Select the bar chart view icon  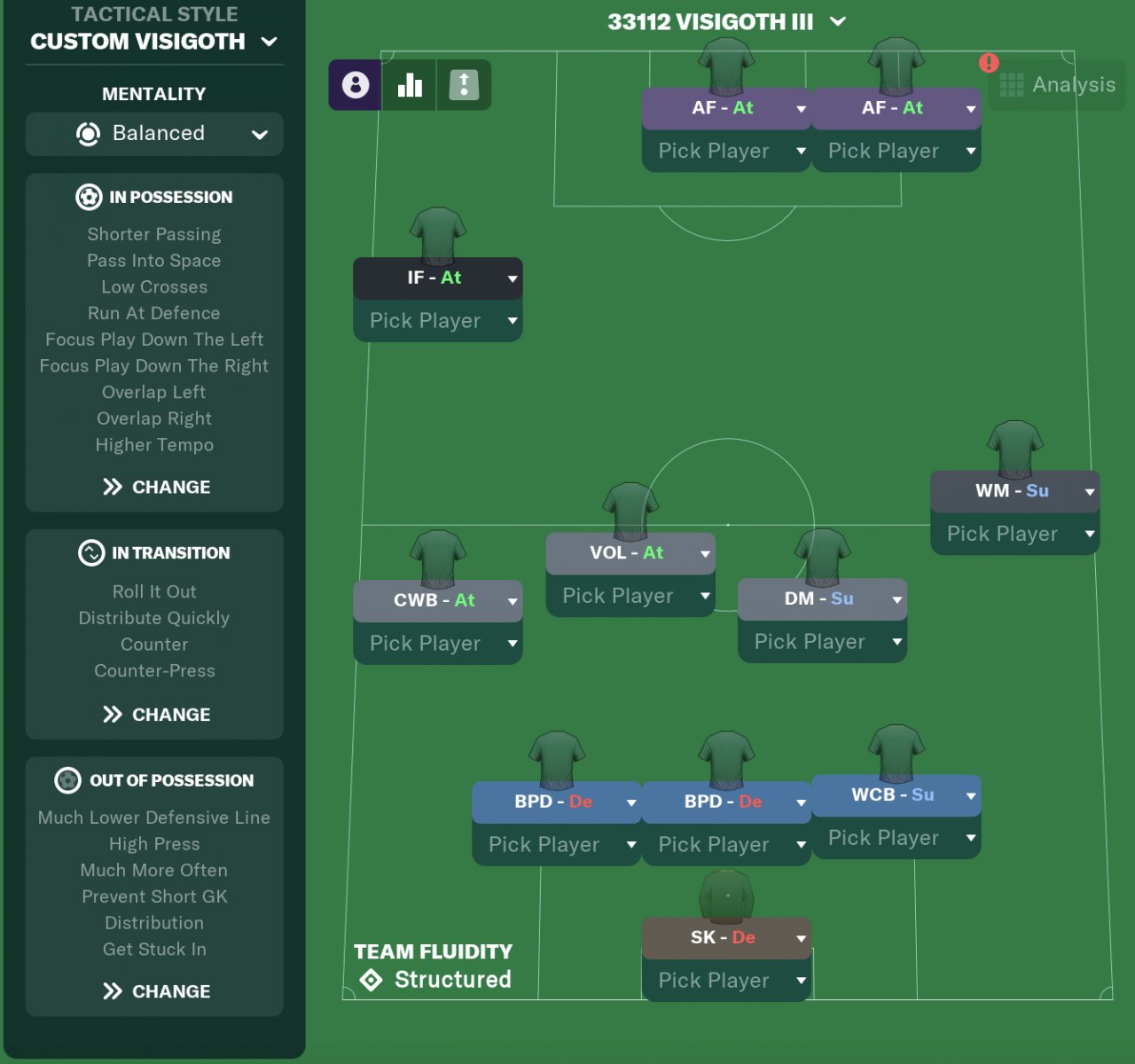410,85
